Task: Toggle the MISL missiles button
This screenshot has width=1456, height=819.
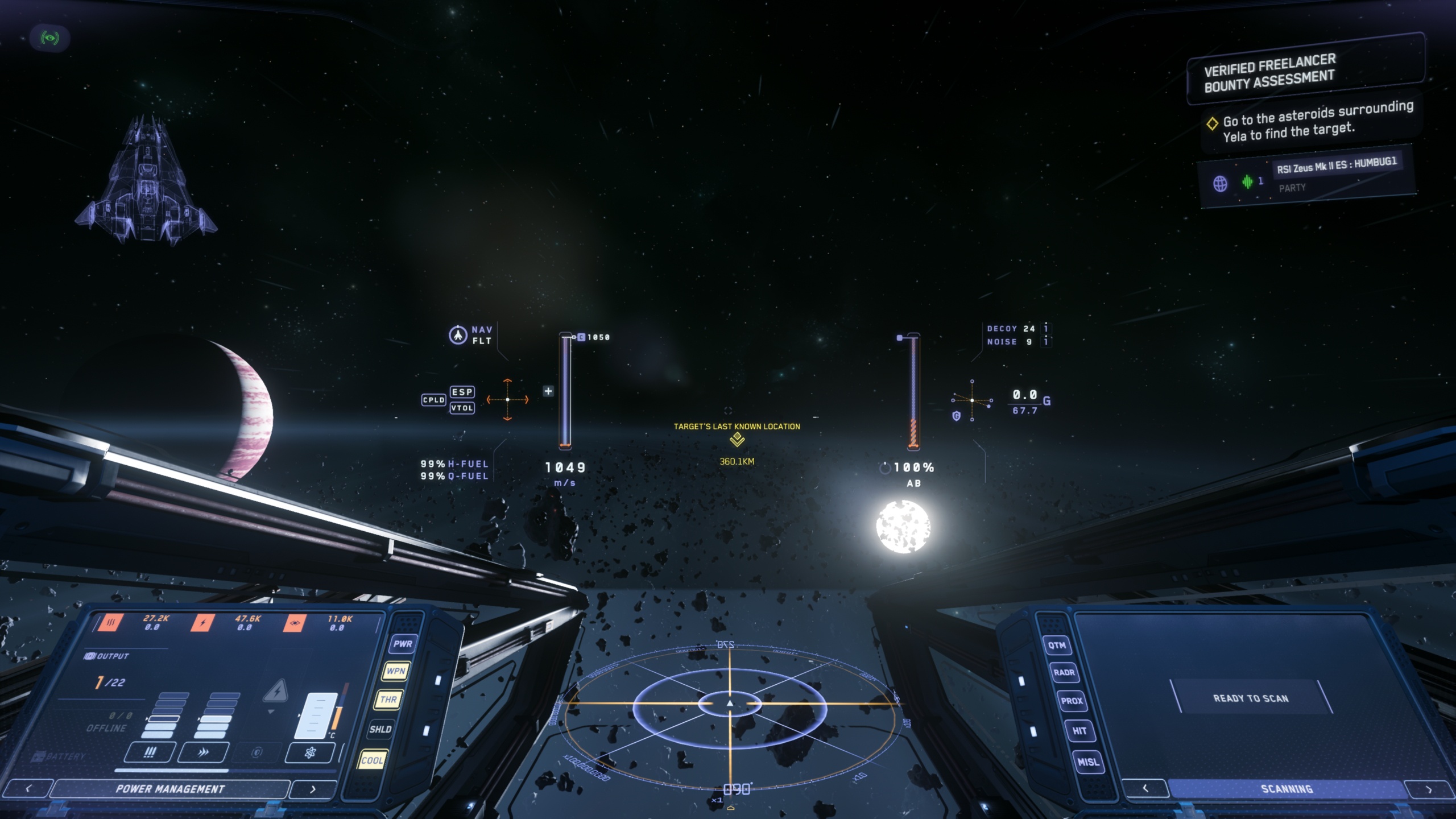Action: [x=1088, y=762]
